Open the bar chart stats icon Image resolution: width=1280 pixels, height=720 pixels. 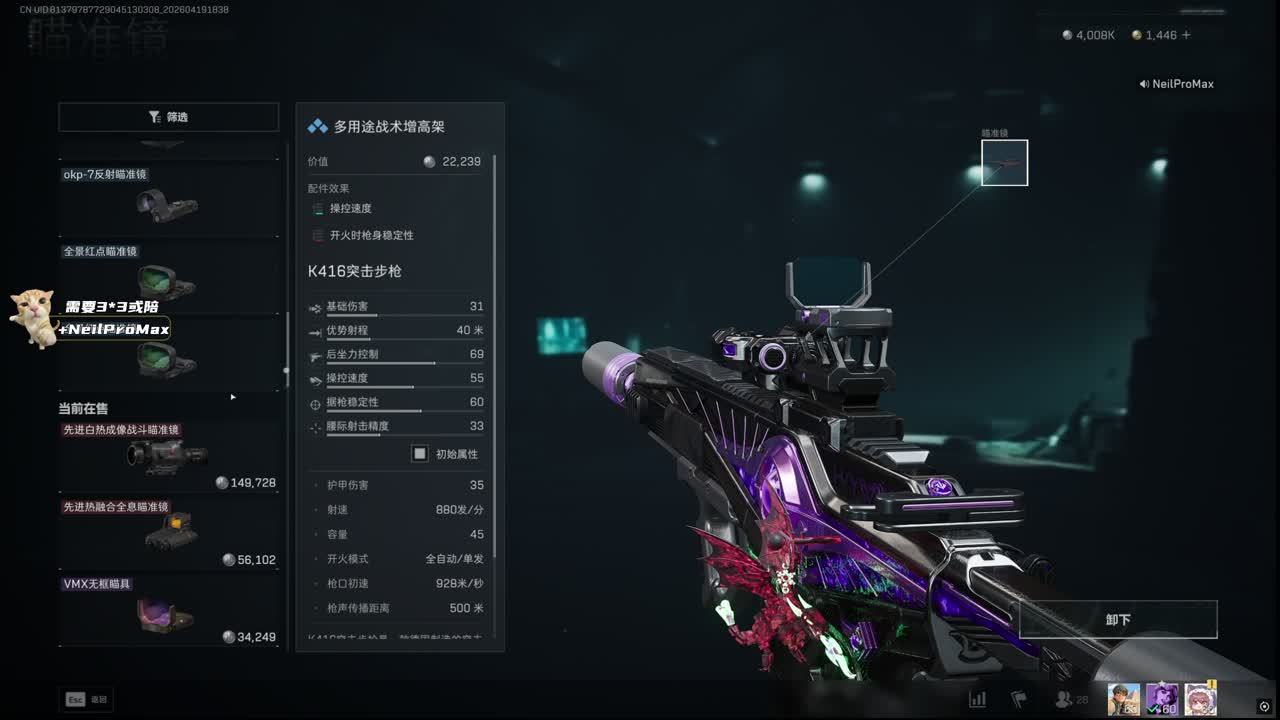[977, 699]
